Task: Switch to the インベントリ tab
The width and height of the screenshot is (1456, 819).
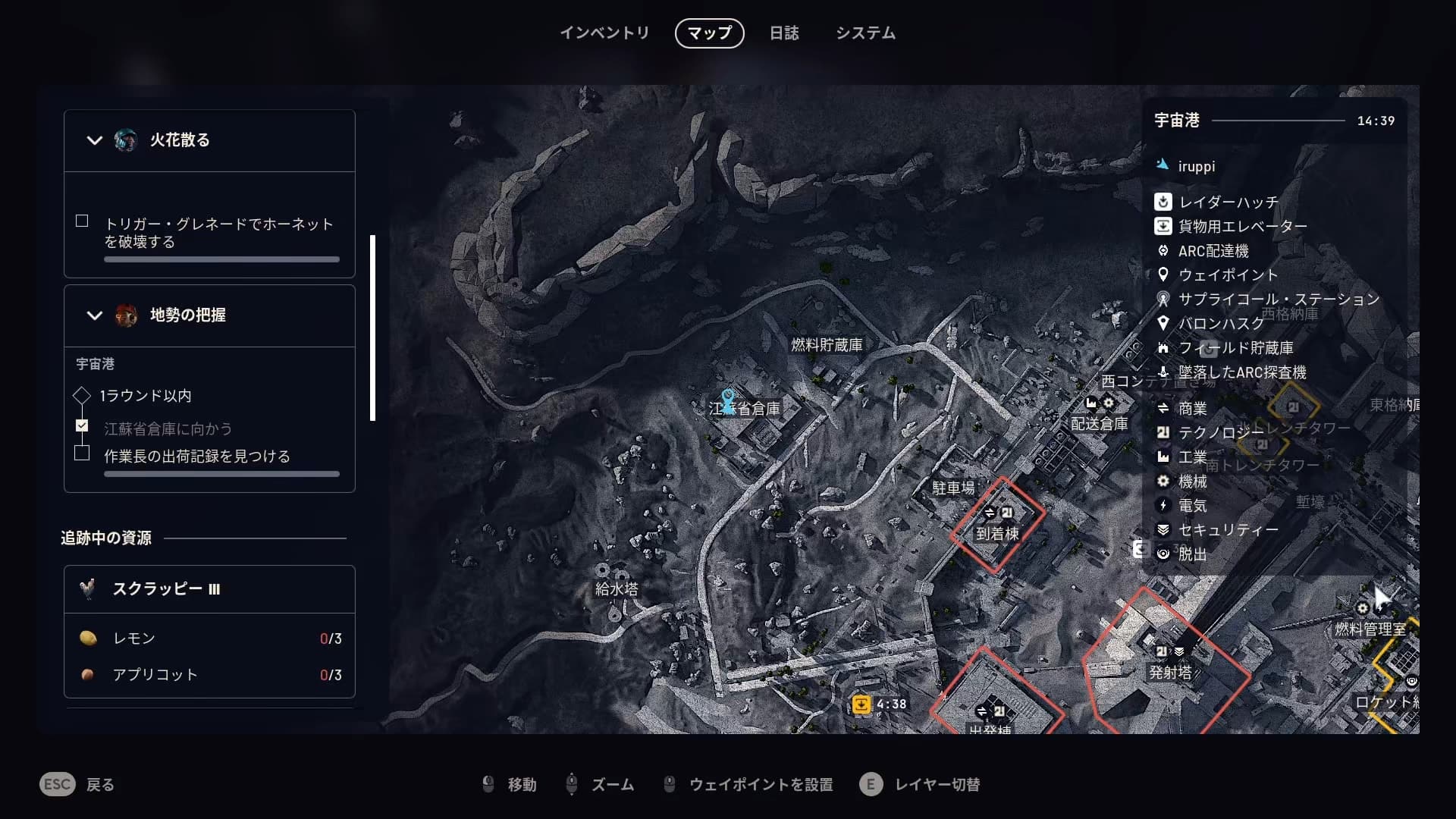Action: click(604, 33)
